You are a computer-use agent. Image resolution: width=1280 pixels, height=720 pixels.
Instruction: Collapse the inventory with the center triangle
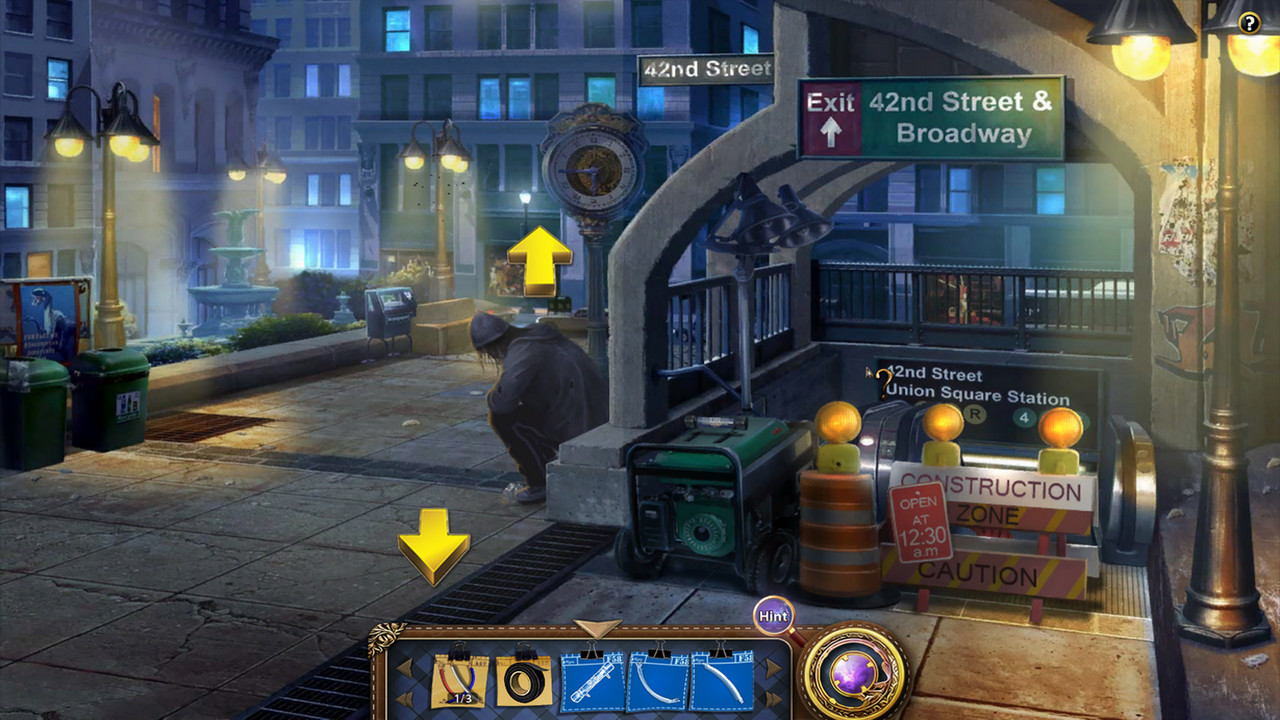(597, 630)
